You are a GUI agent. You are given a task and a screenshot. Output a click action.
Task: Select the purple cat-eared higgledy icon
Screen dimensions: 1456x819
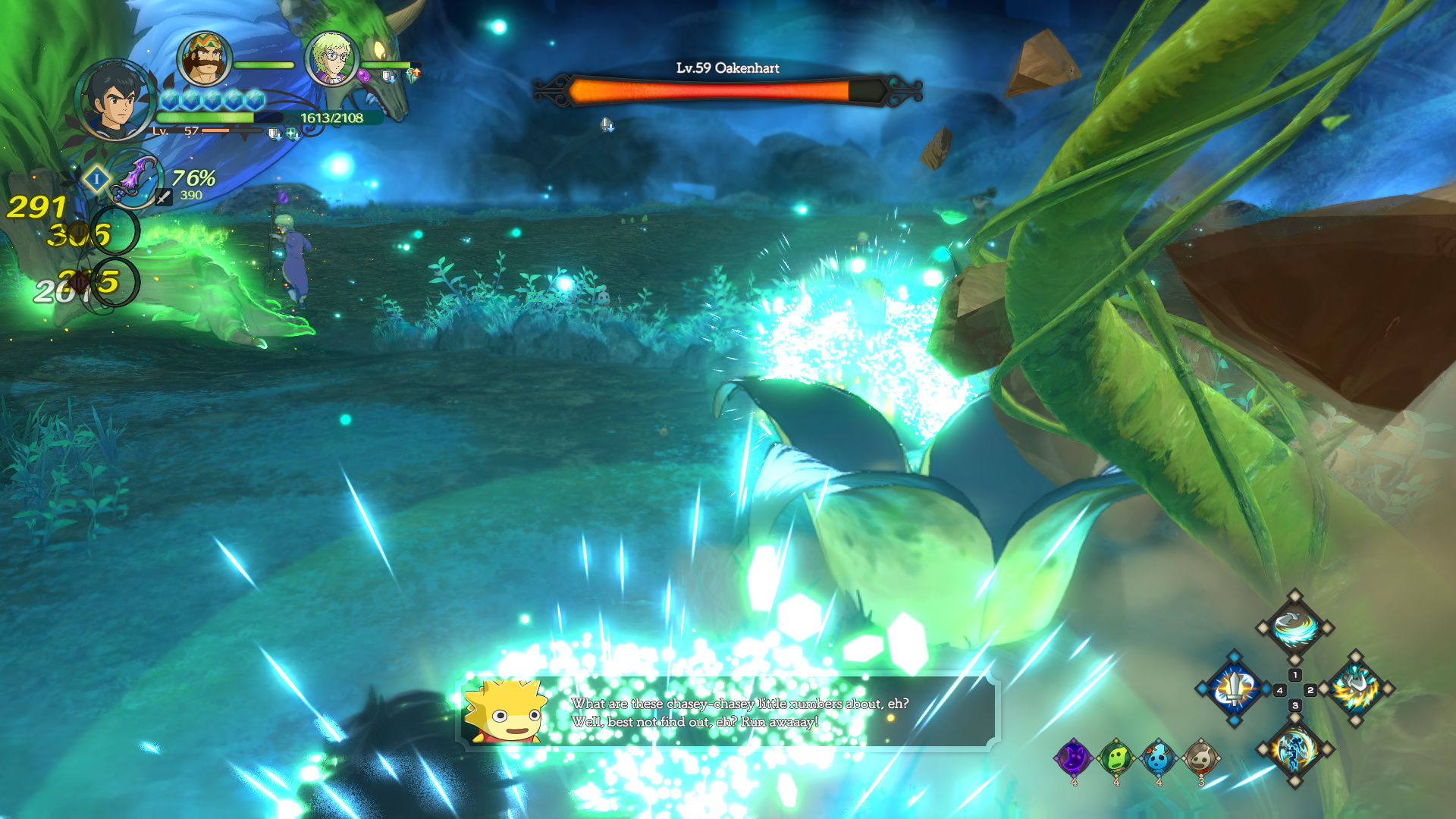(x=1074, y=757)
